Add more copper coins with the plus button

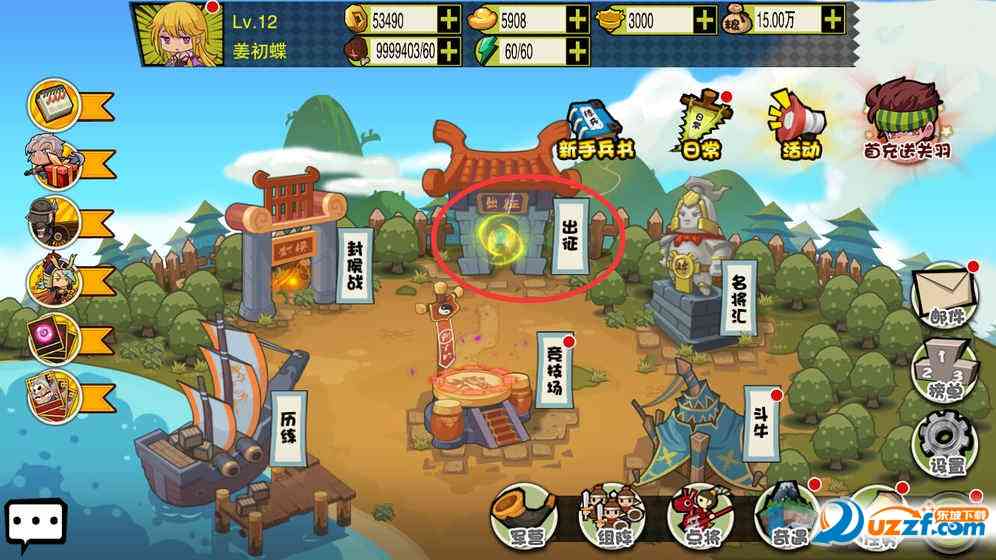coord(450,19)
